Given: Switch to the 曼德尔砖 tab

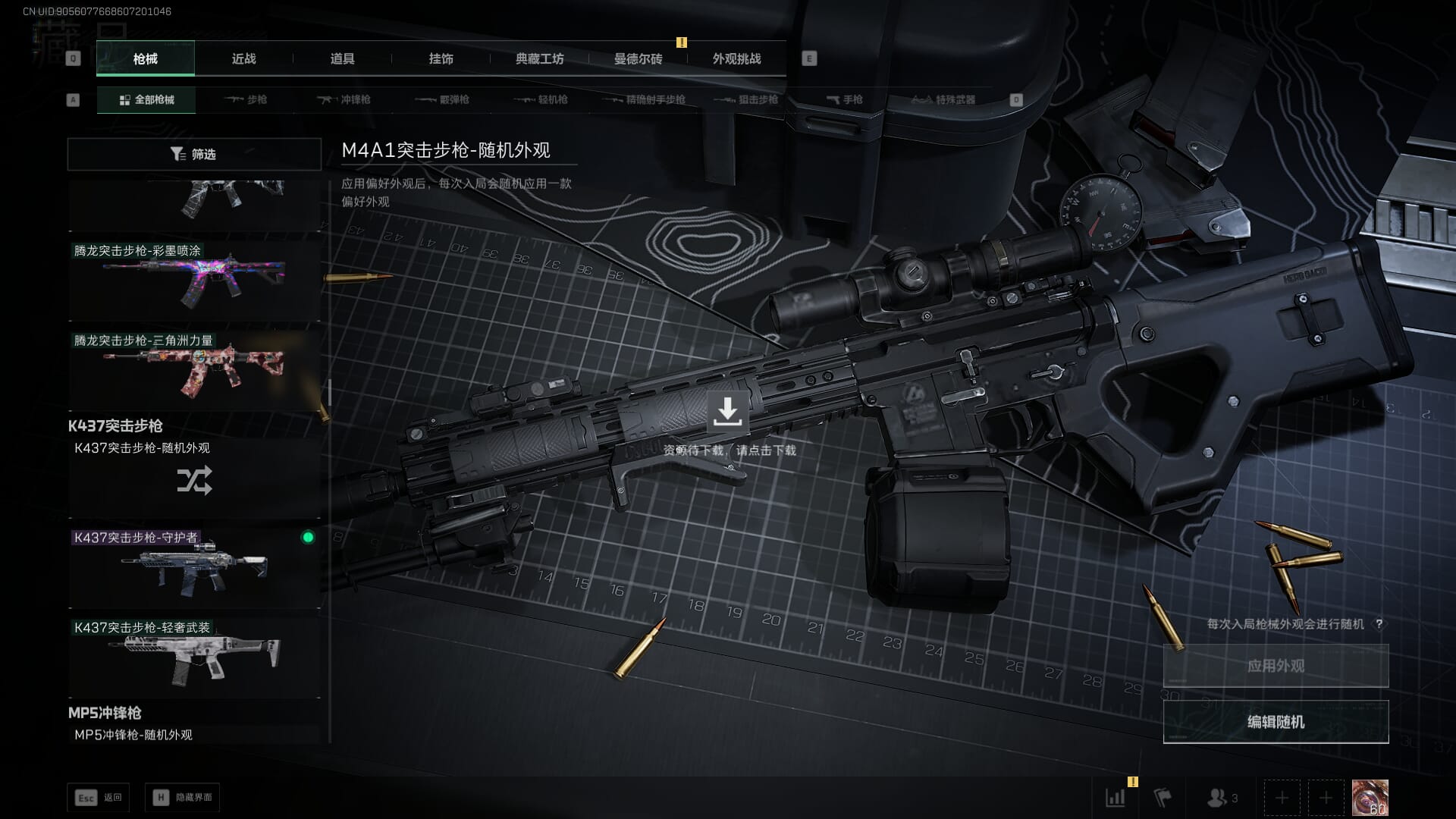Looking at the screenshot, I should click(638, 59).
